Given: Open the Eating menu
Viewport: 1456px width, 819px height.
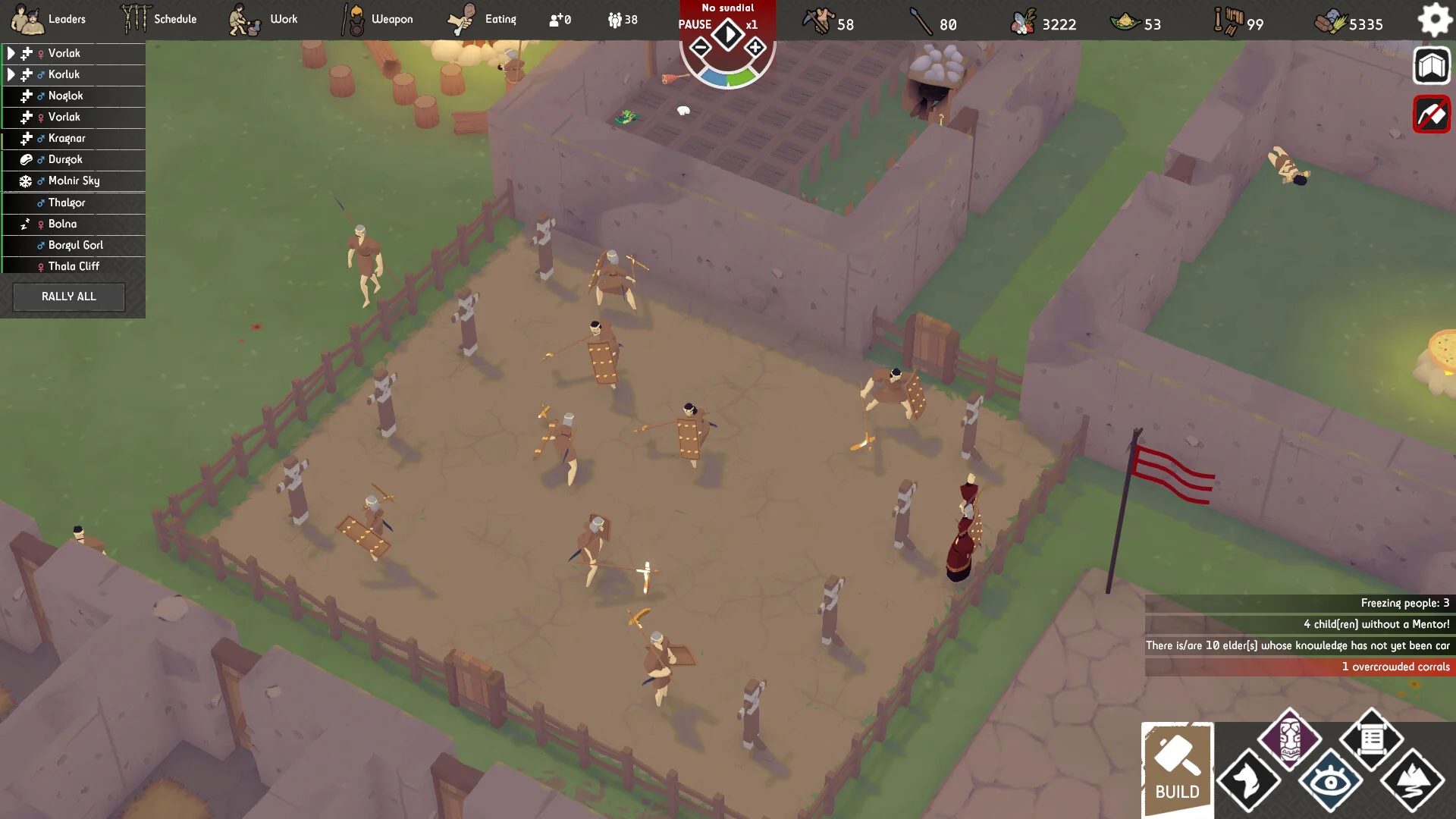Looking at the screenshot, I should pos(482,19).
